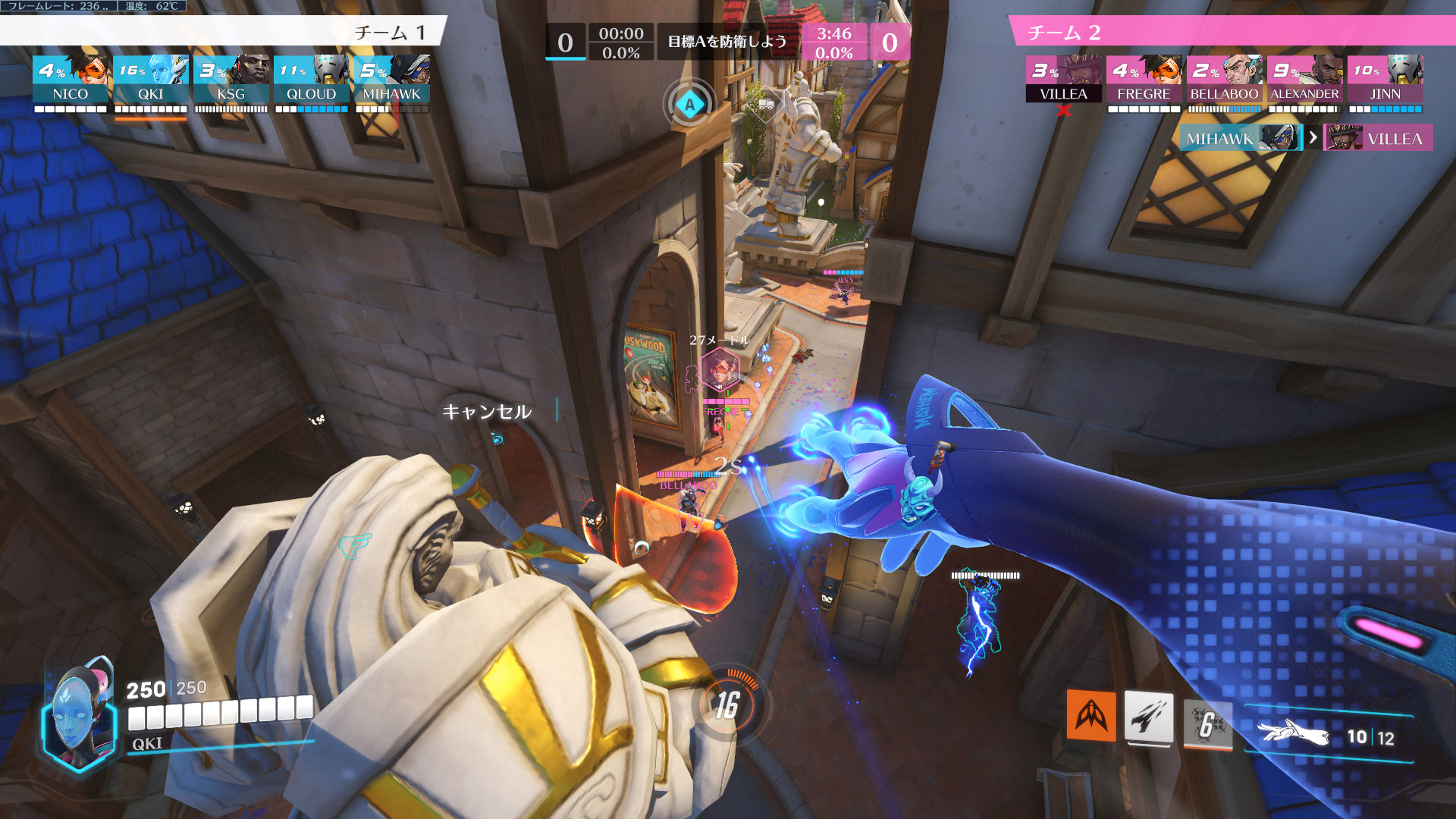Click the hand weapon icon beside ammo

point(1292,733)
